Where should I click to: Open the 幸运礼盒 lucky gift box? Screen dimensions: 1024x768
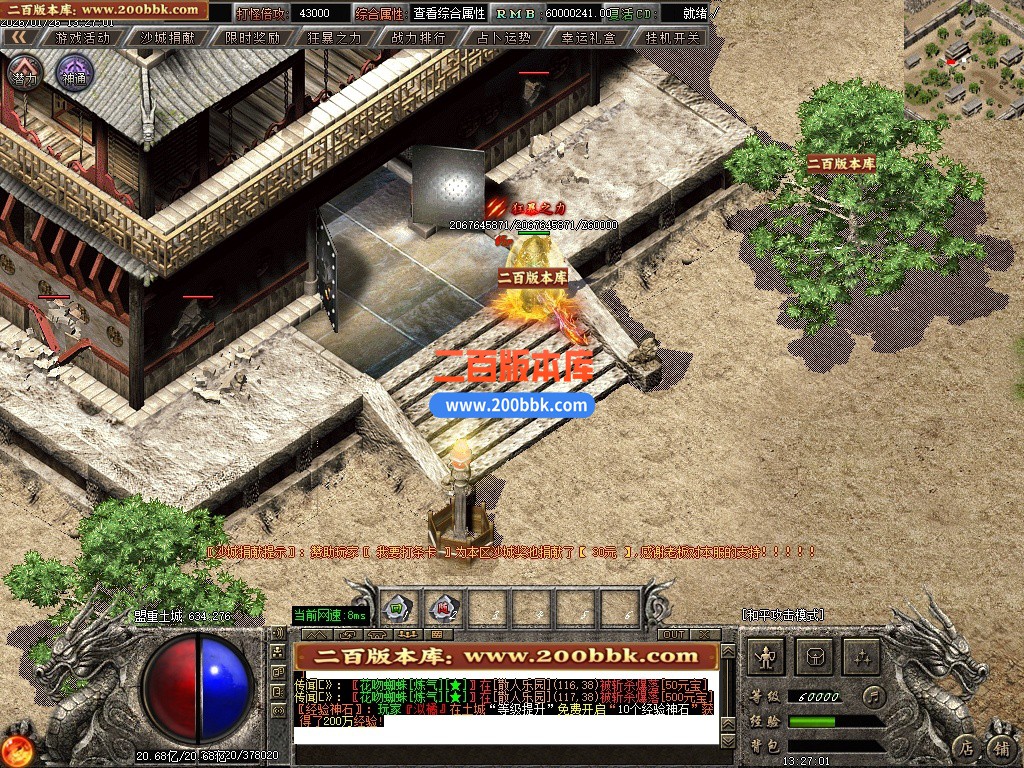pos(588,37)
